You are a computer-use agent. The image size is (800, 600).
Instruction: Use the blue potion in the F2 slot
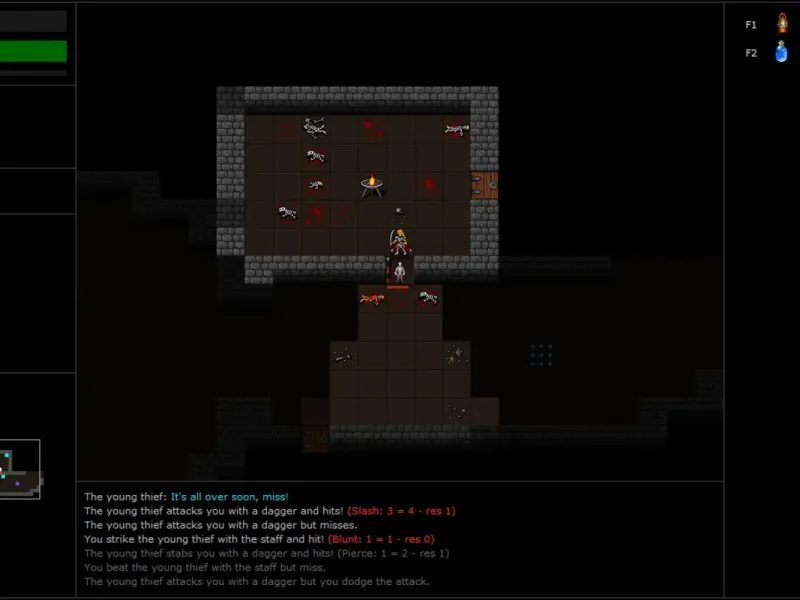[x=782, y=52]
